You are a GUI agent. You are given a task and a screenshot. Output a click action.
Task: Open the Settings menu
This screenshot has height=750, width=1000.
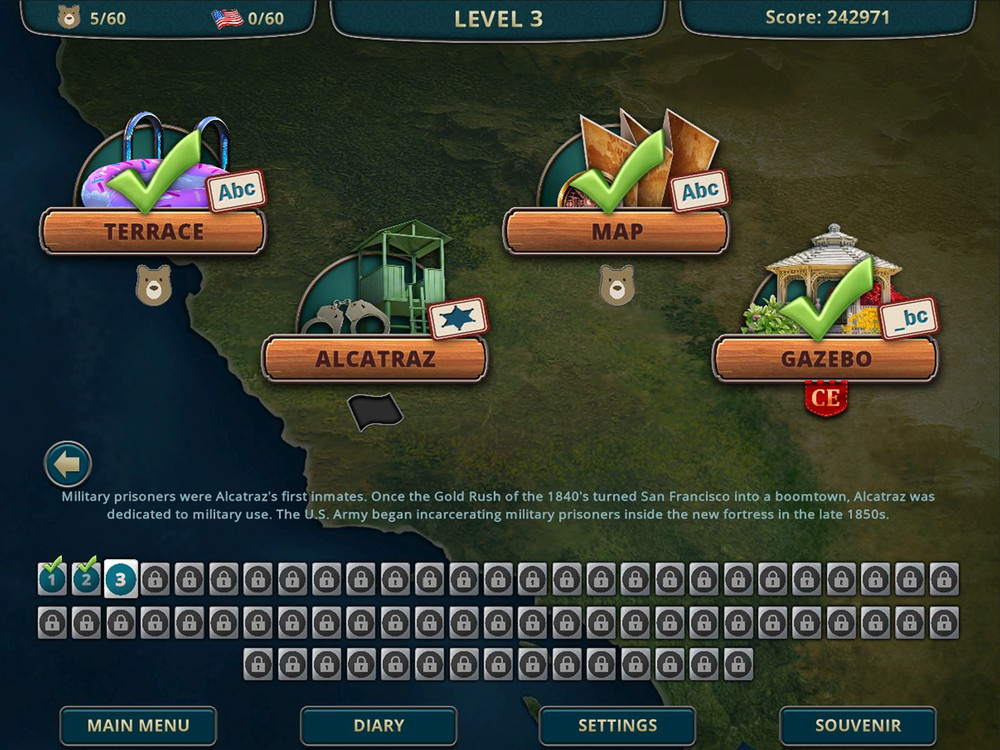click(617, 726)
